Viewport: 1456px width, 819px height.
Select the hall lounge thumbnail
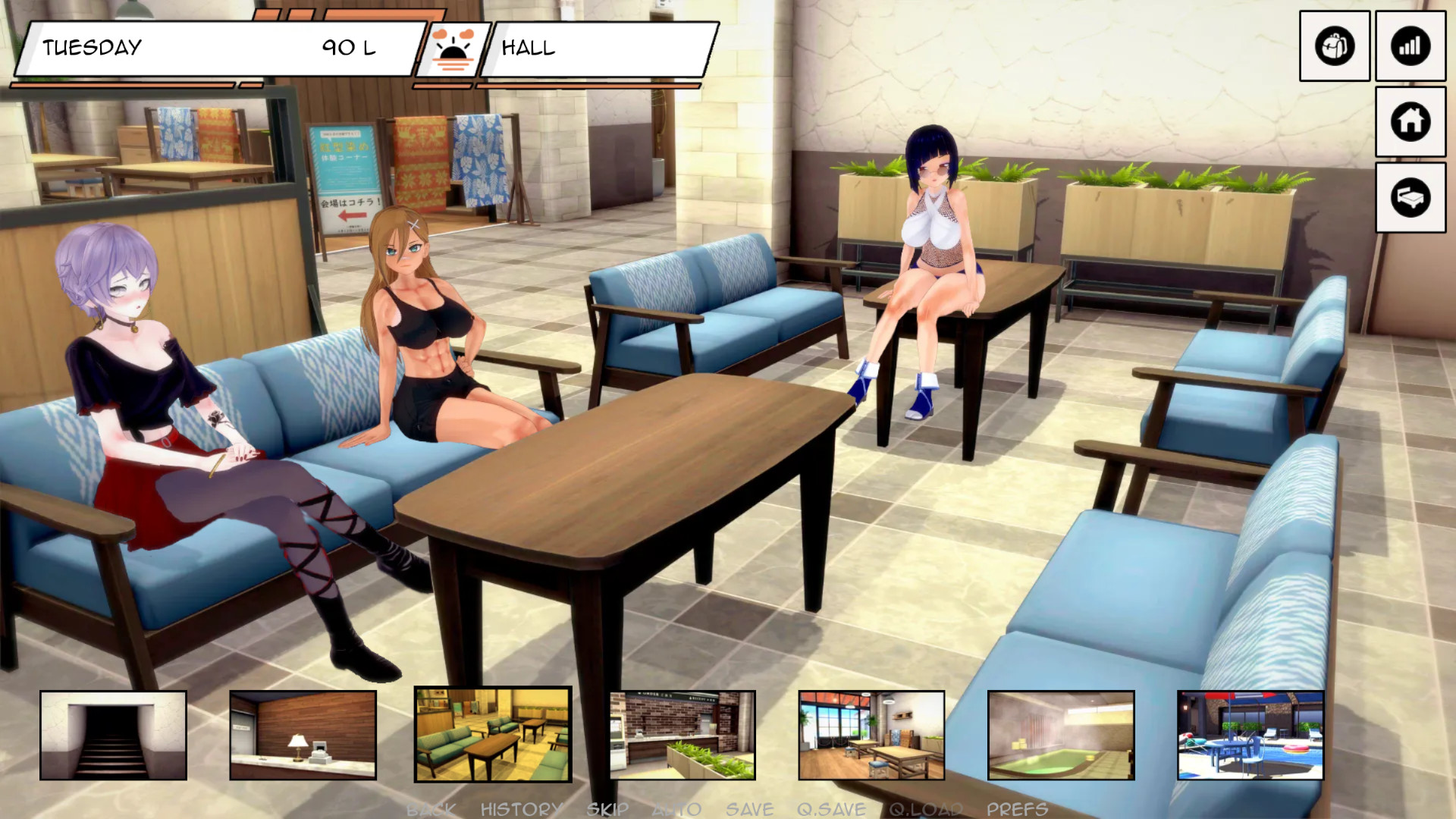pyautogui.click(x=493, y=734)
